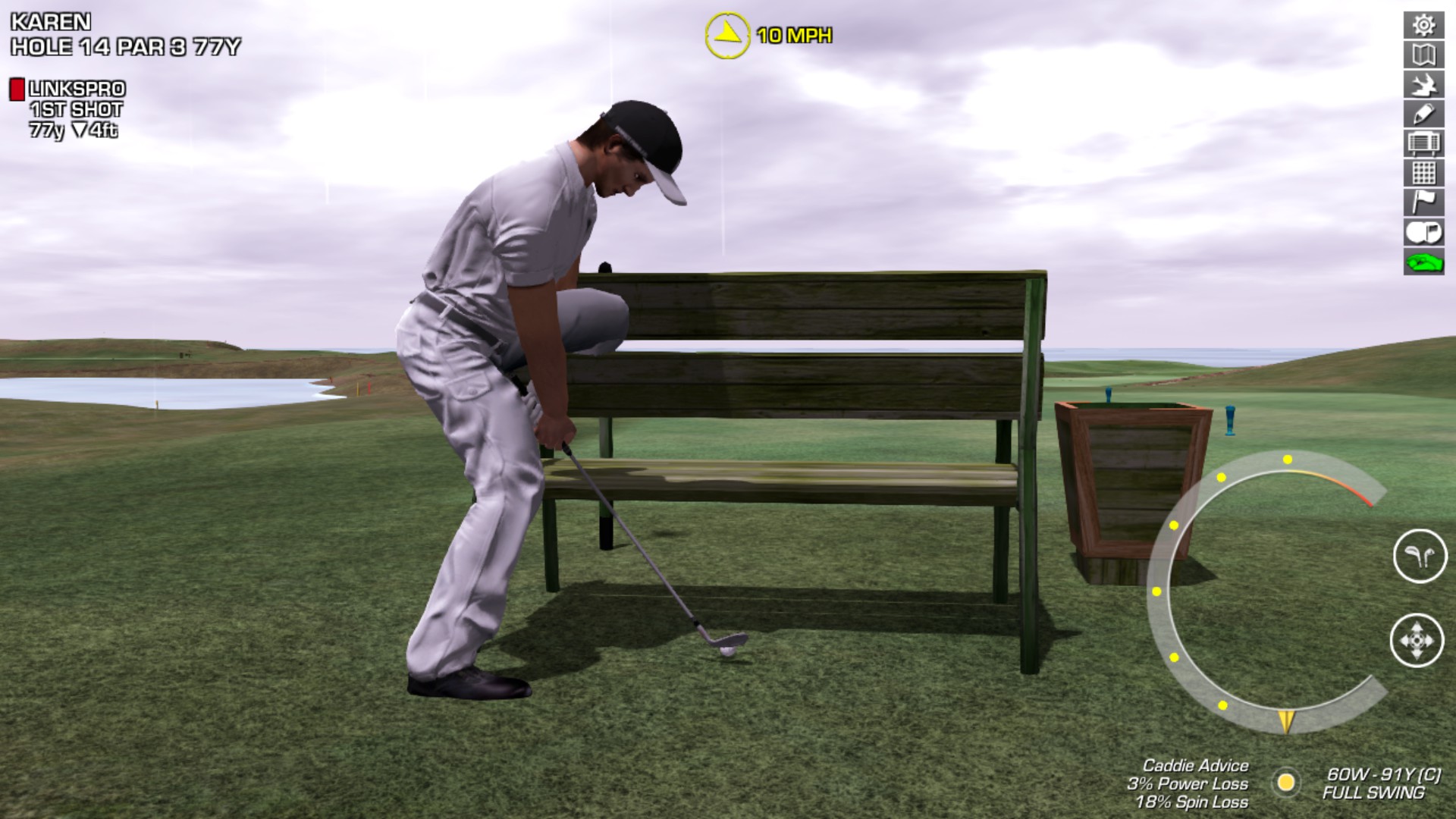Click the swing meter arc
Screen dimensions: 1456x819
[x=1160, y=591]
